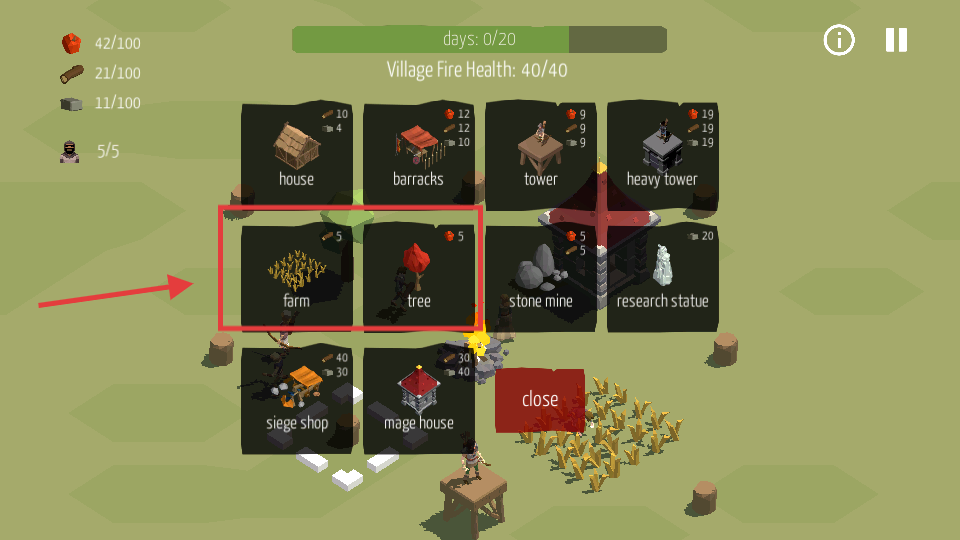Pick the tower from the build menu
This screenshot has height=540, width=960.
pyautogui.click(x=540, y=155)
